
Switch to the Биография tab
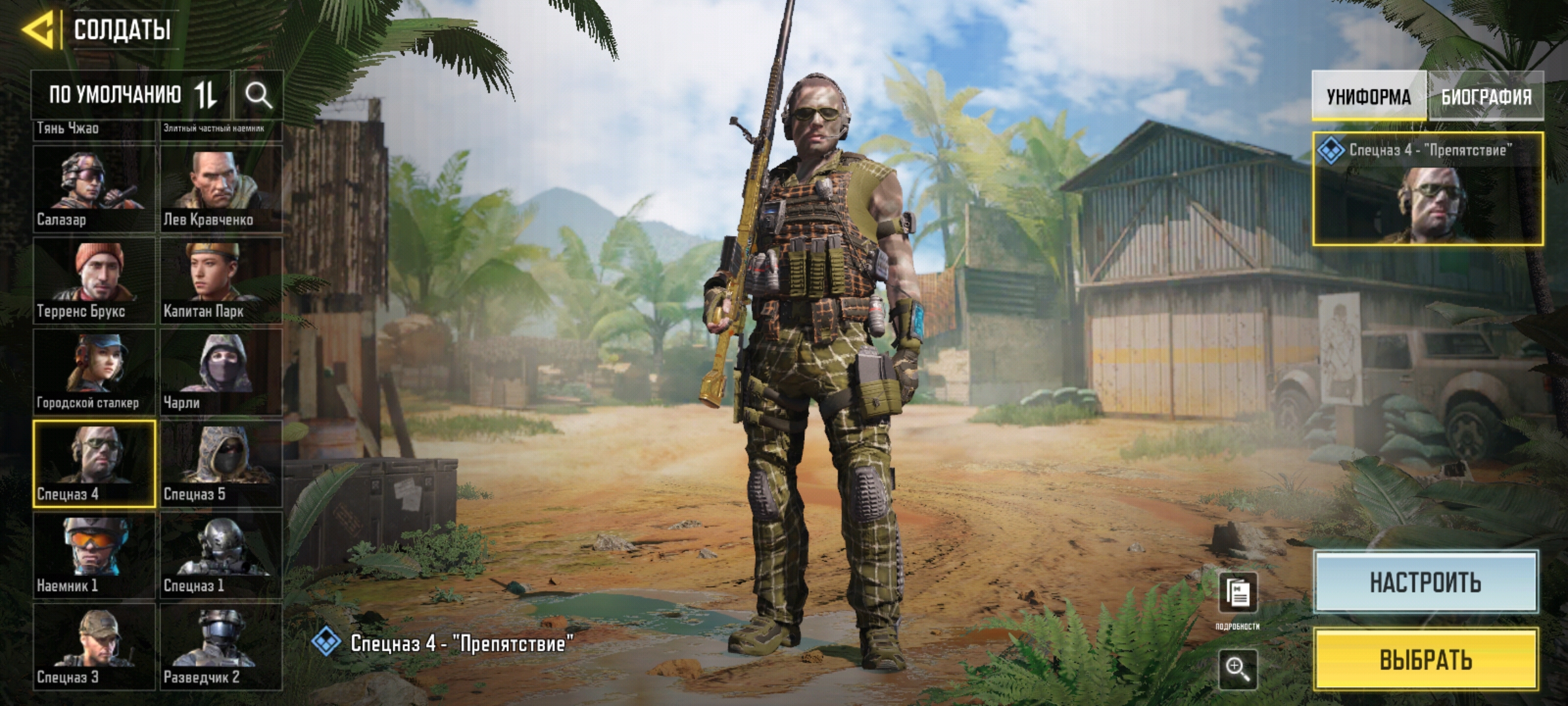click(1486, 97)
